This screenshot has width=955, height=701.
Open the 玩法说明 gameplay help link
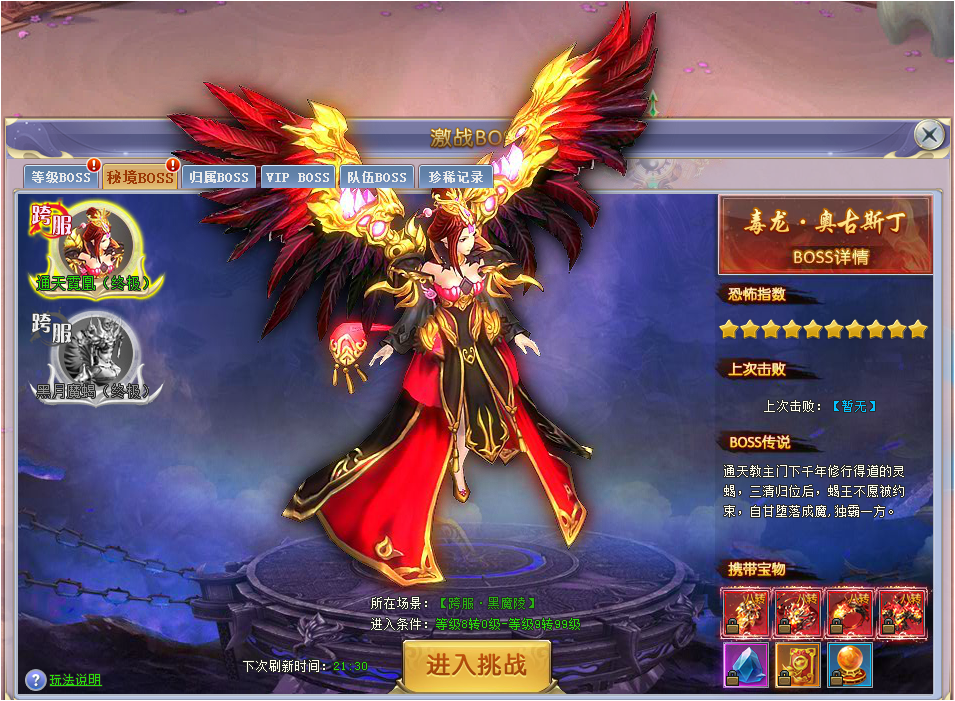click(76, 680)
